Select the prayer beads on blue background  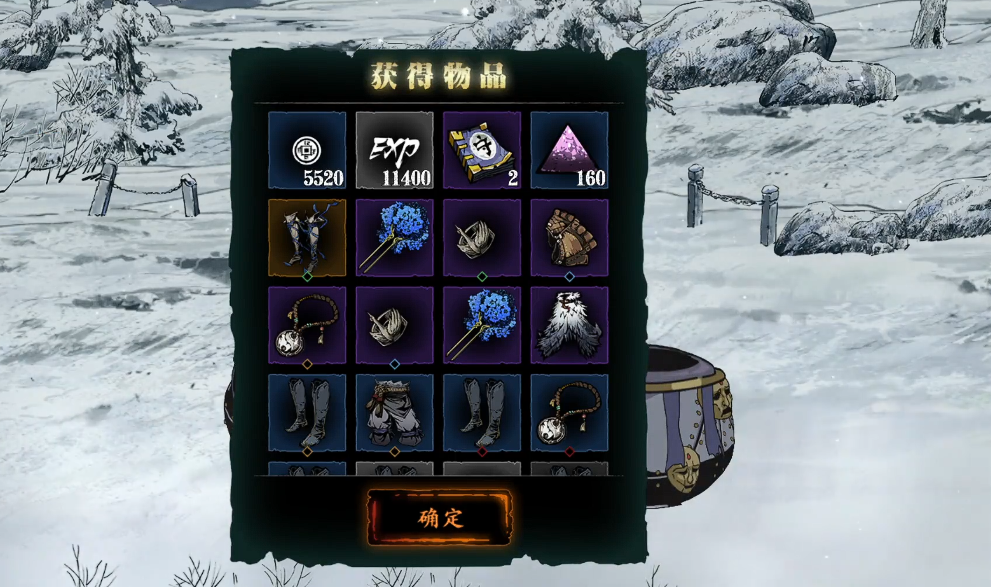569,412
